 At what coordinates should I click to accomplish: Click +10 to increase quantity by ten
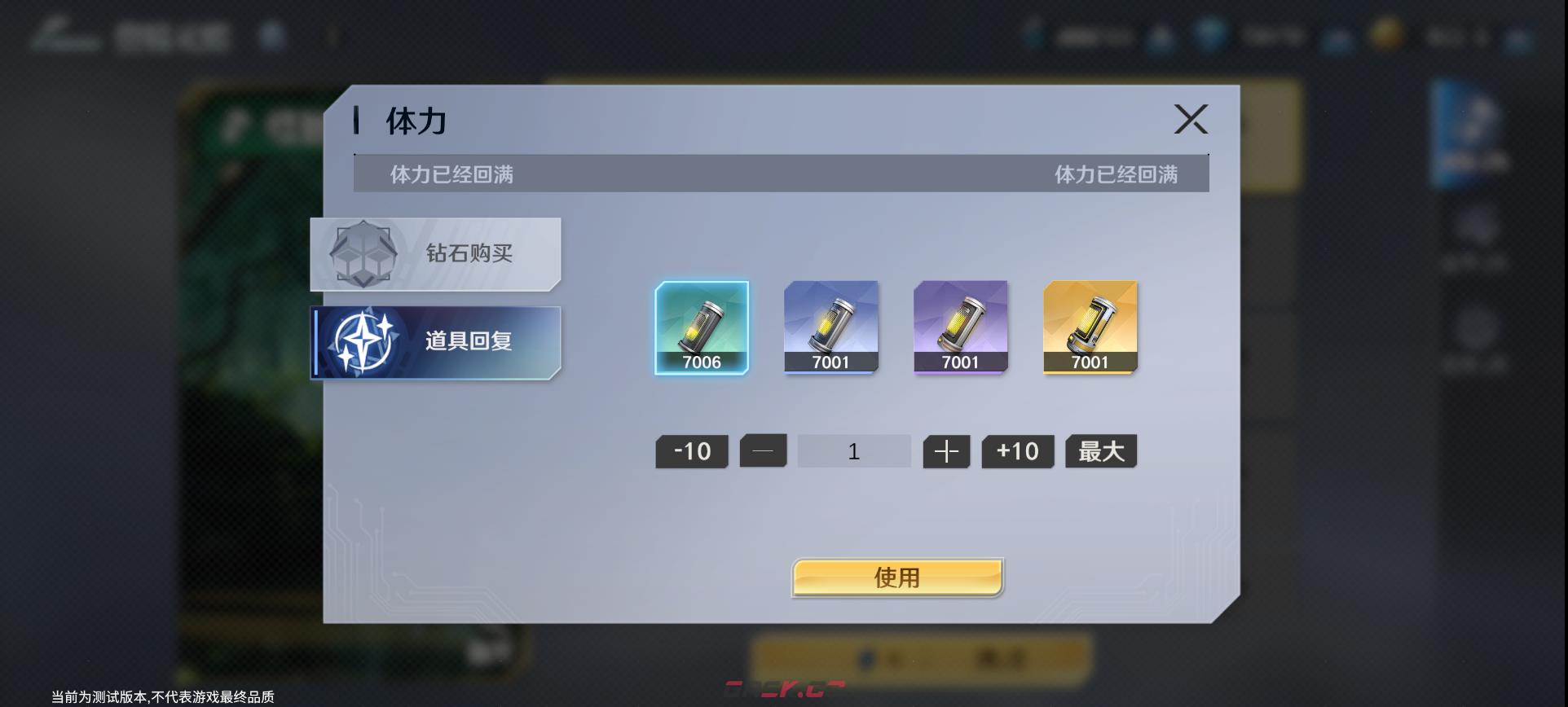(x=1016, y=450)
